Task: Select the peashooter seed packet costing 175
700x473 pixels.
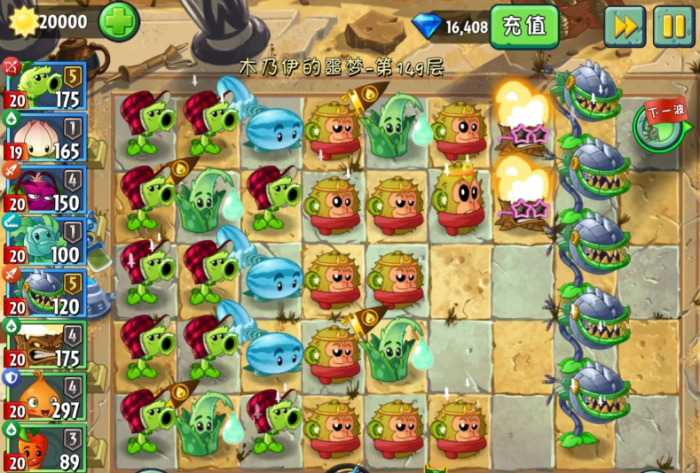Action: [x=46, y=86]
